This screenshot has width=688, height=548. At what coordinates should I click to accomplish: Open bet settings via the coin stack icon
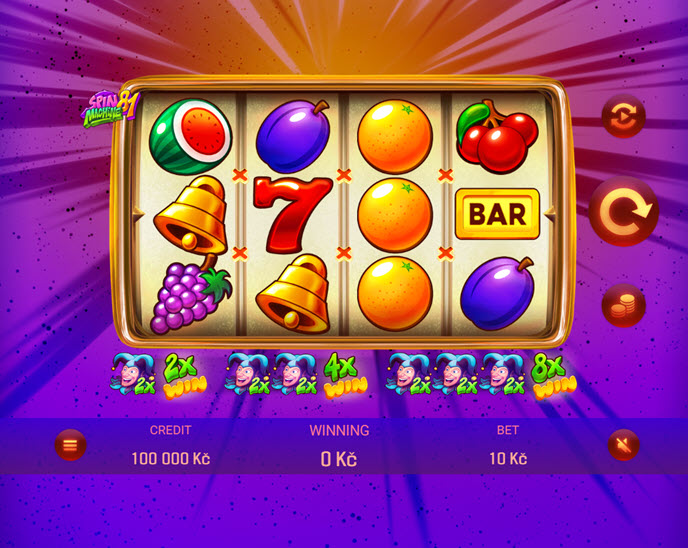623,305
